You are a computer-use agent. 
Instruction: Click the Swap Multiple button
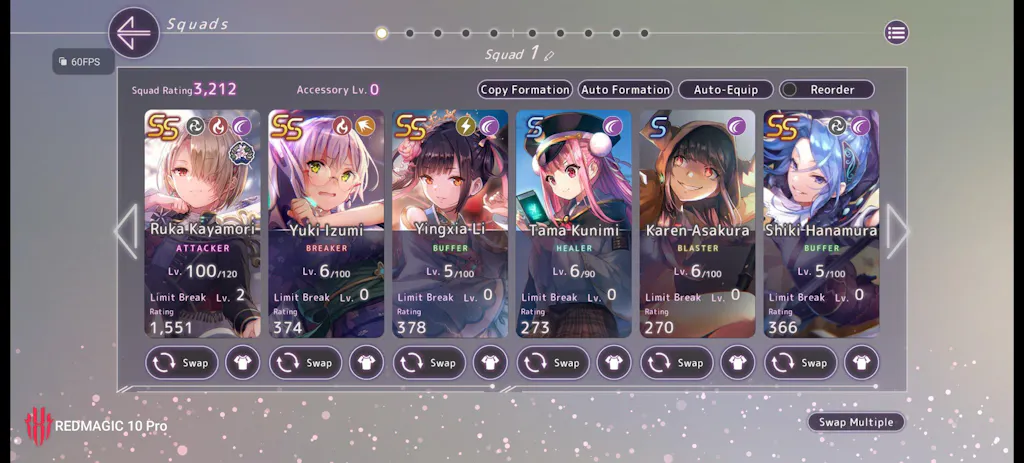point(856,422)
